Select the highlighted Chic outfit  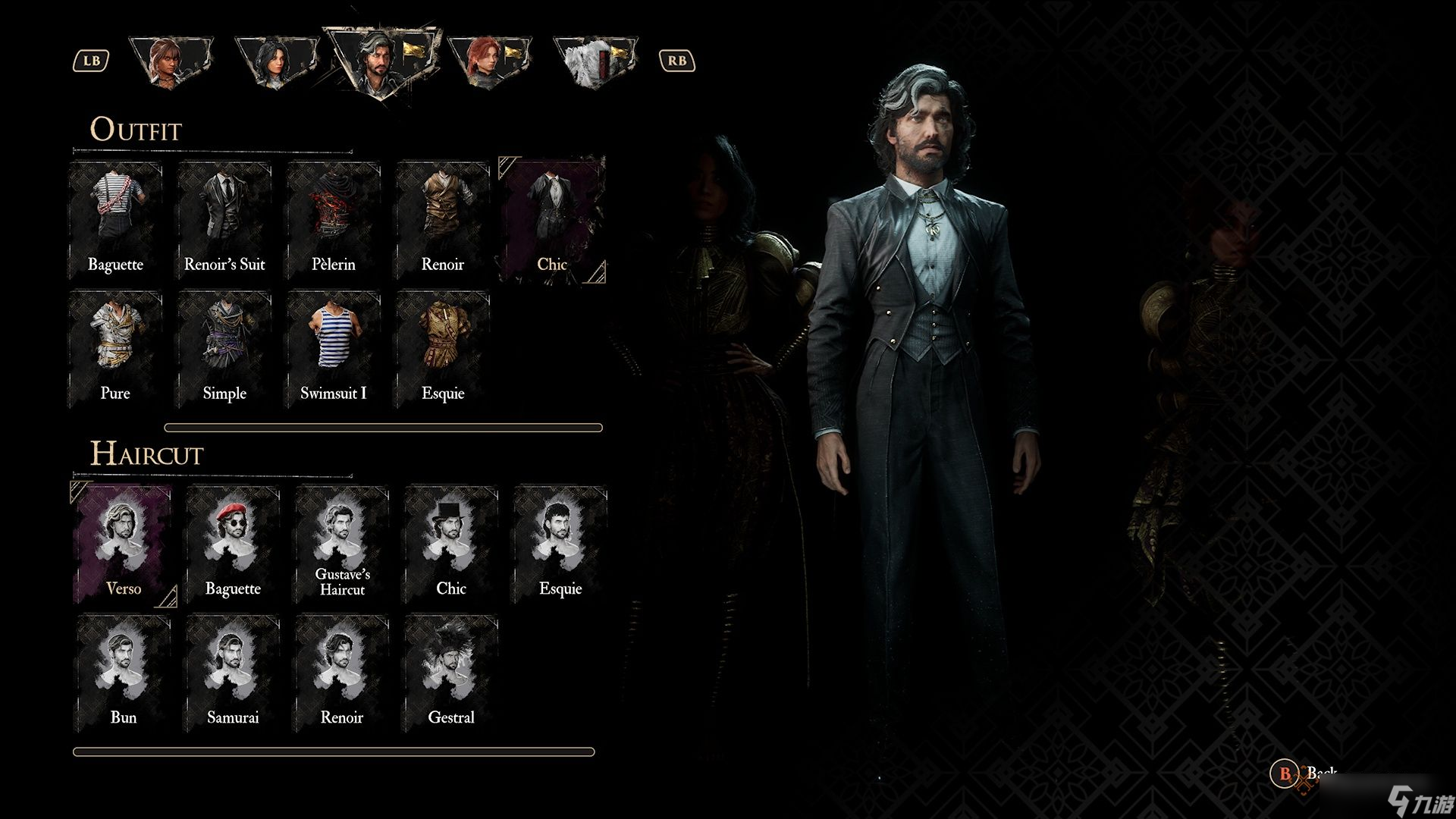[552, 218]
